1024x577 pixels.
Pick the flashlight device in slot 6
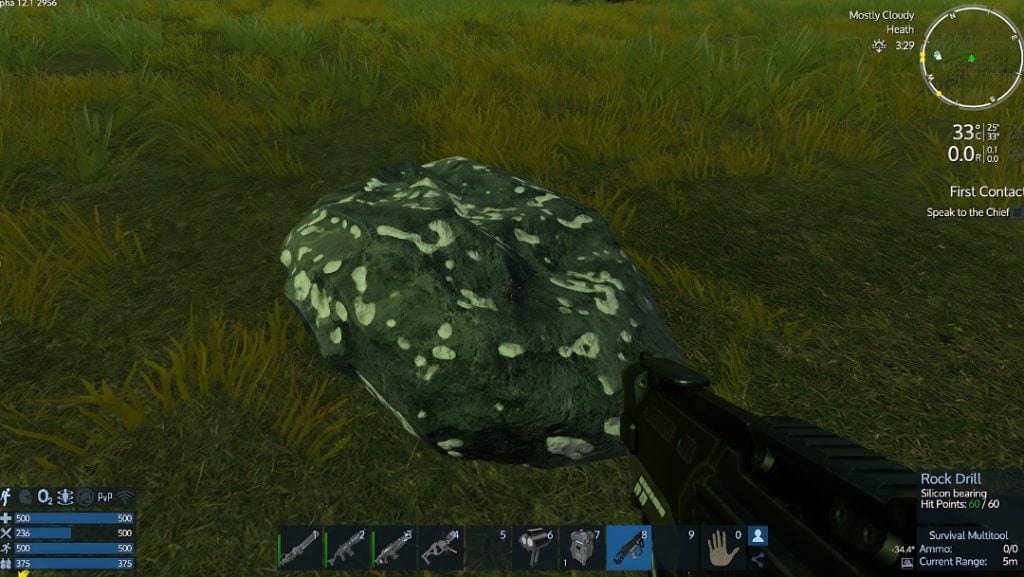(x=534, y=548)
